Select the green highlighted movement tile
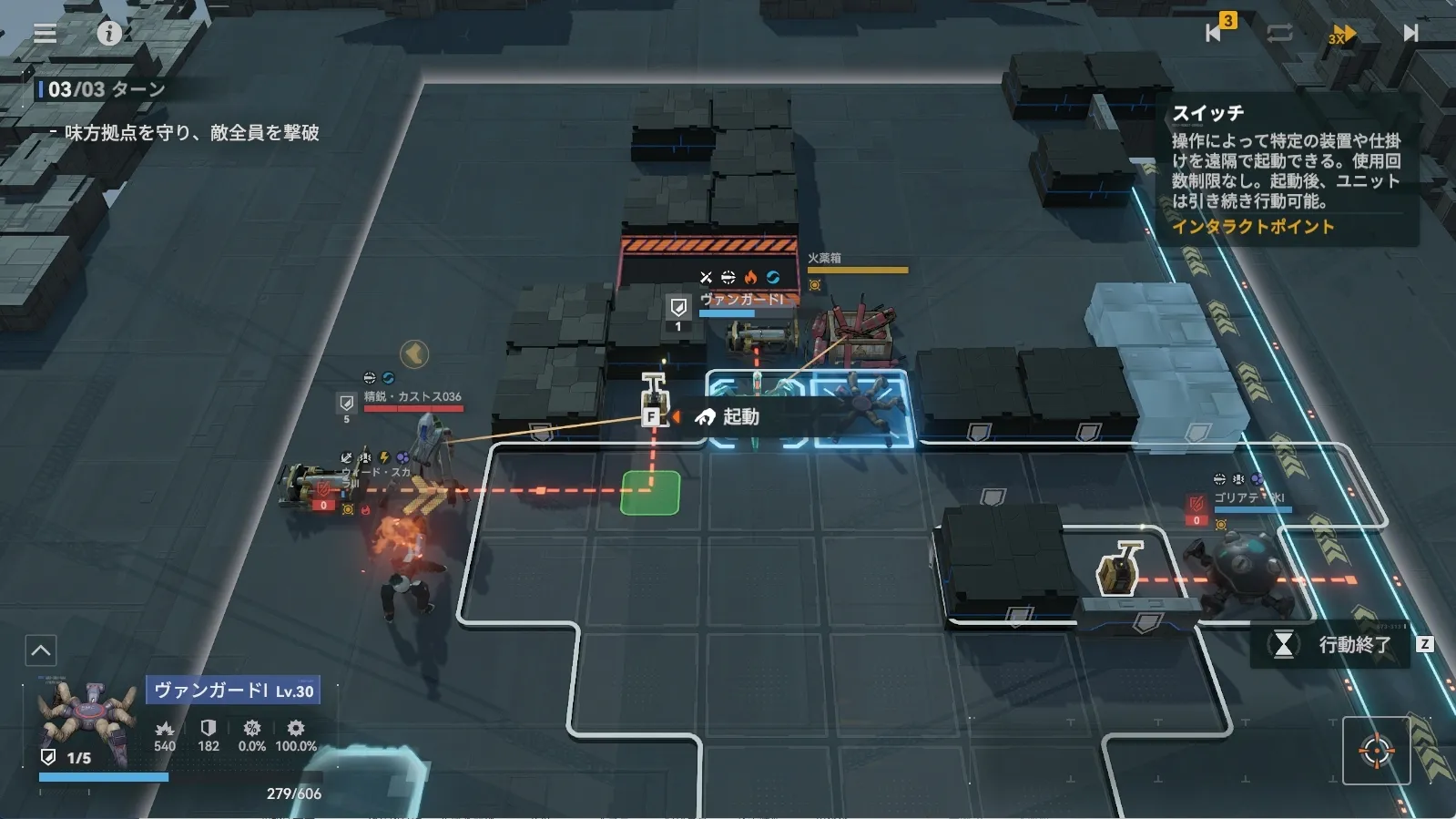1456x819 pixels. (650, 493)
